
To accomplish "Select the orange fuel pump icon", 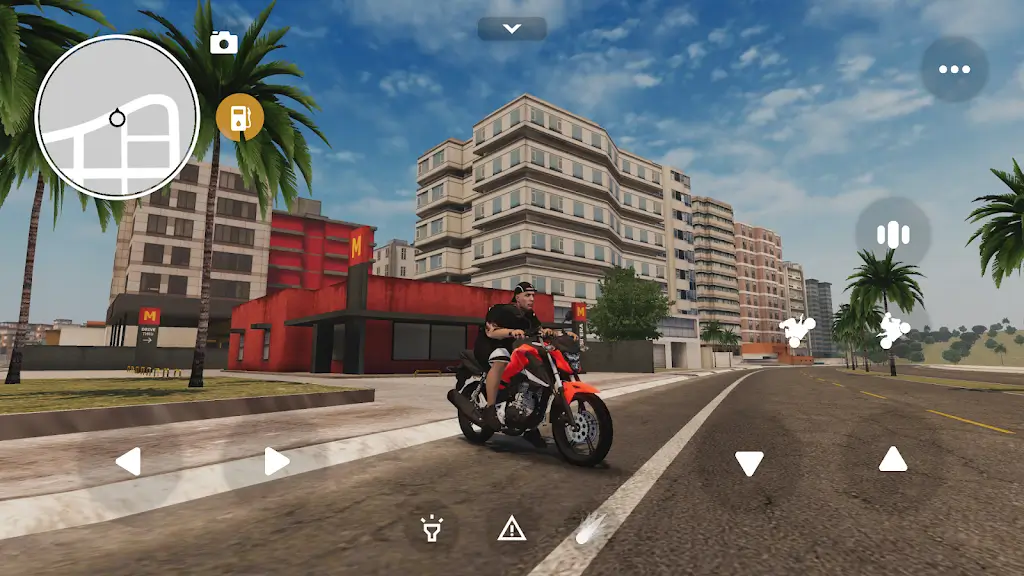I will [x=240, y=117].
